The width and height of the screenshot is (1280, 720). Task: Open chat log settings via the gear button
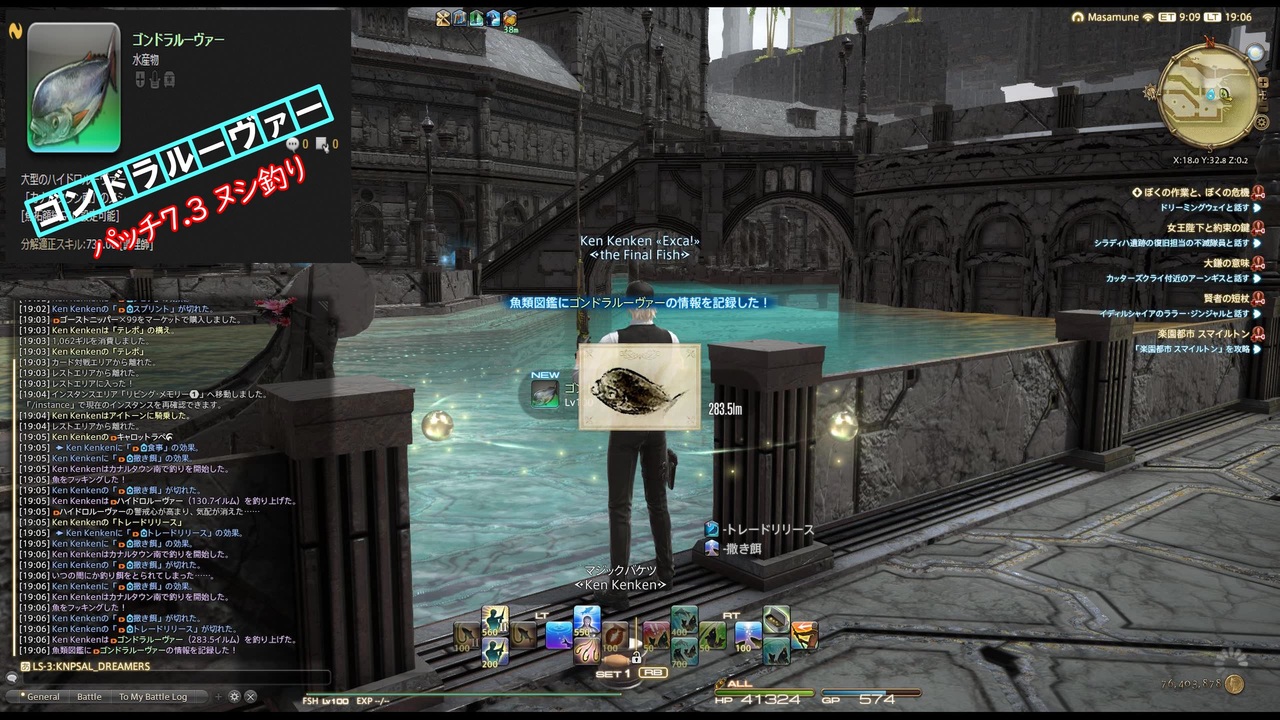(x=234, y=697)
